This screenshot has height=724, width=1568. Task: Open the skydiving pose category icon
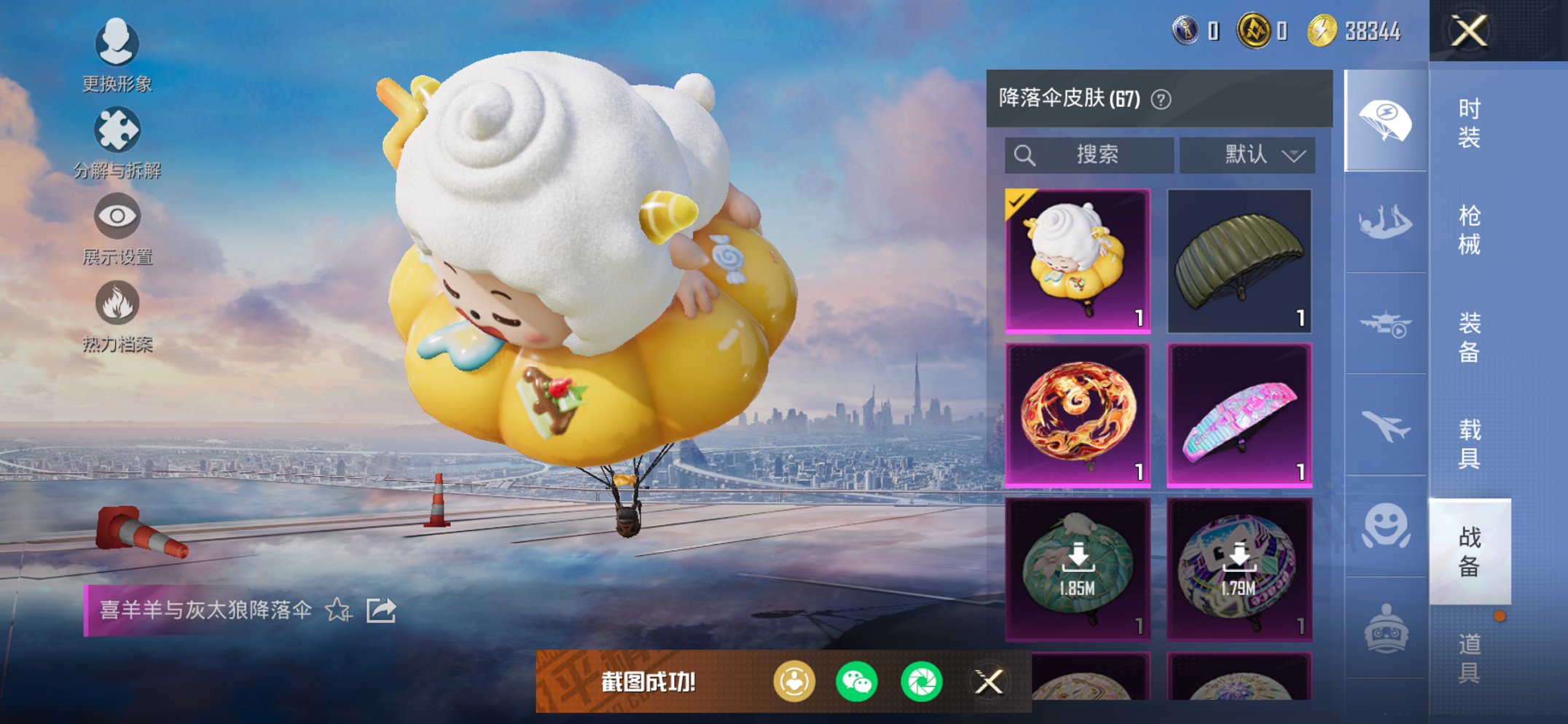coord(1379,218)
